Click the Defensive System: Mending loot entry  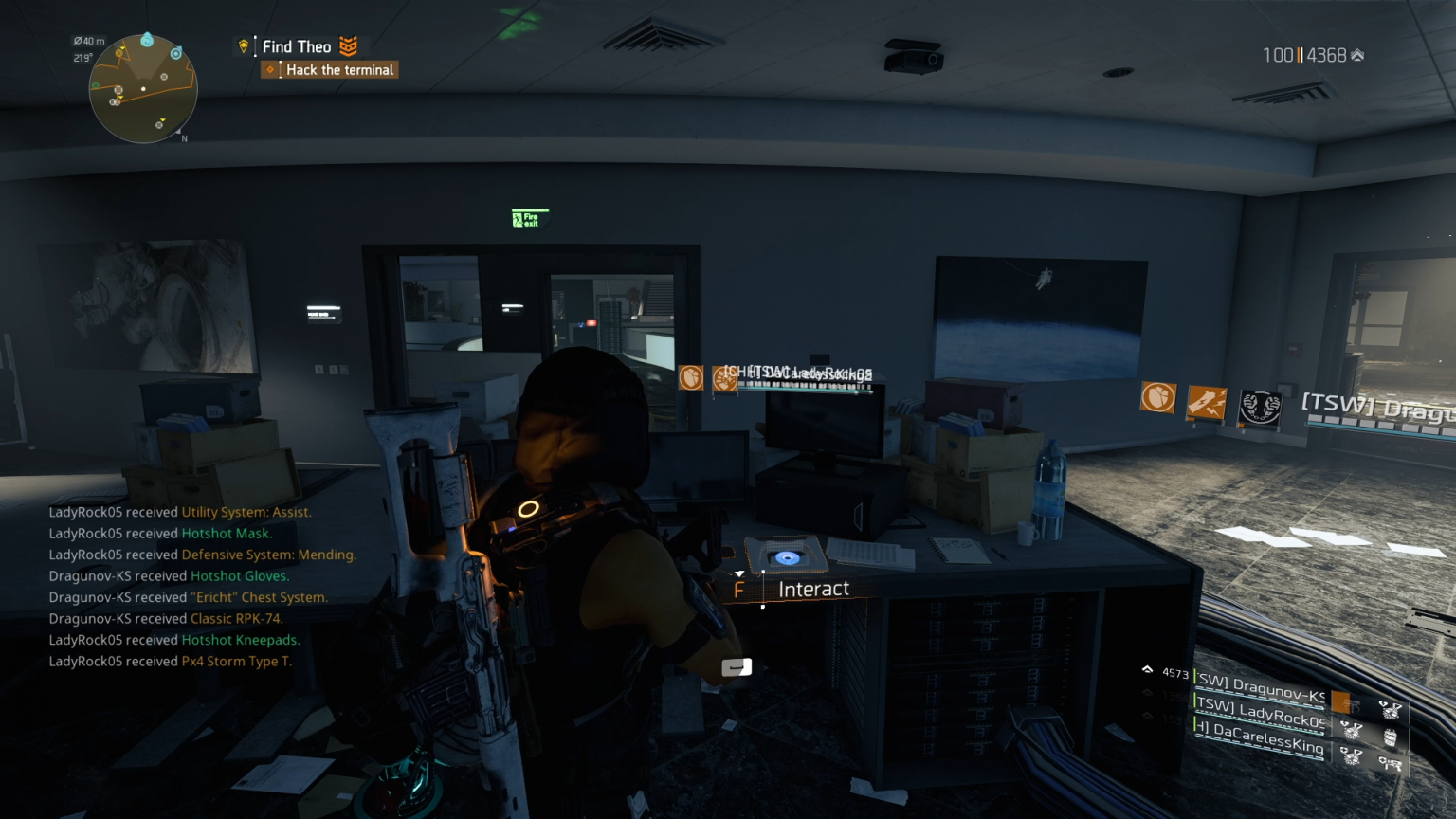coord(269,555)
